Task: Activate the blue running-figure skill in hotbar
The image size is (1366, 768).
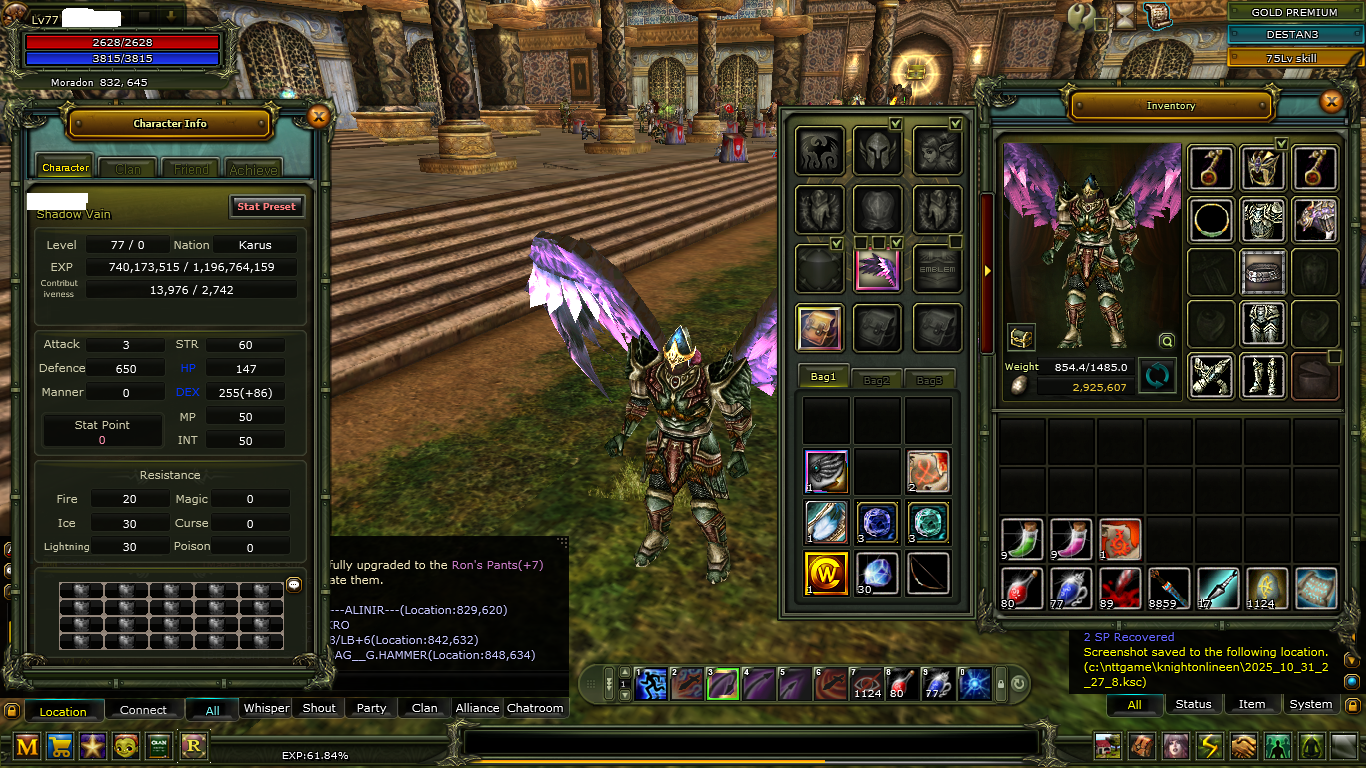Action: (651, 685)
